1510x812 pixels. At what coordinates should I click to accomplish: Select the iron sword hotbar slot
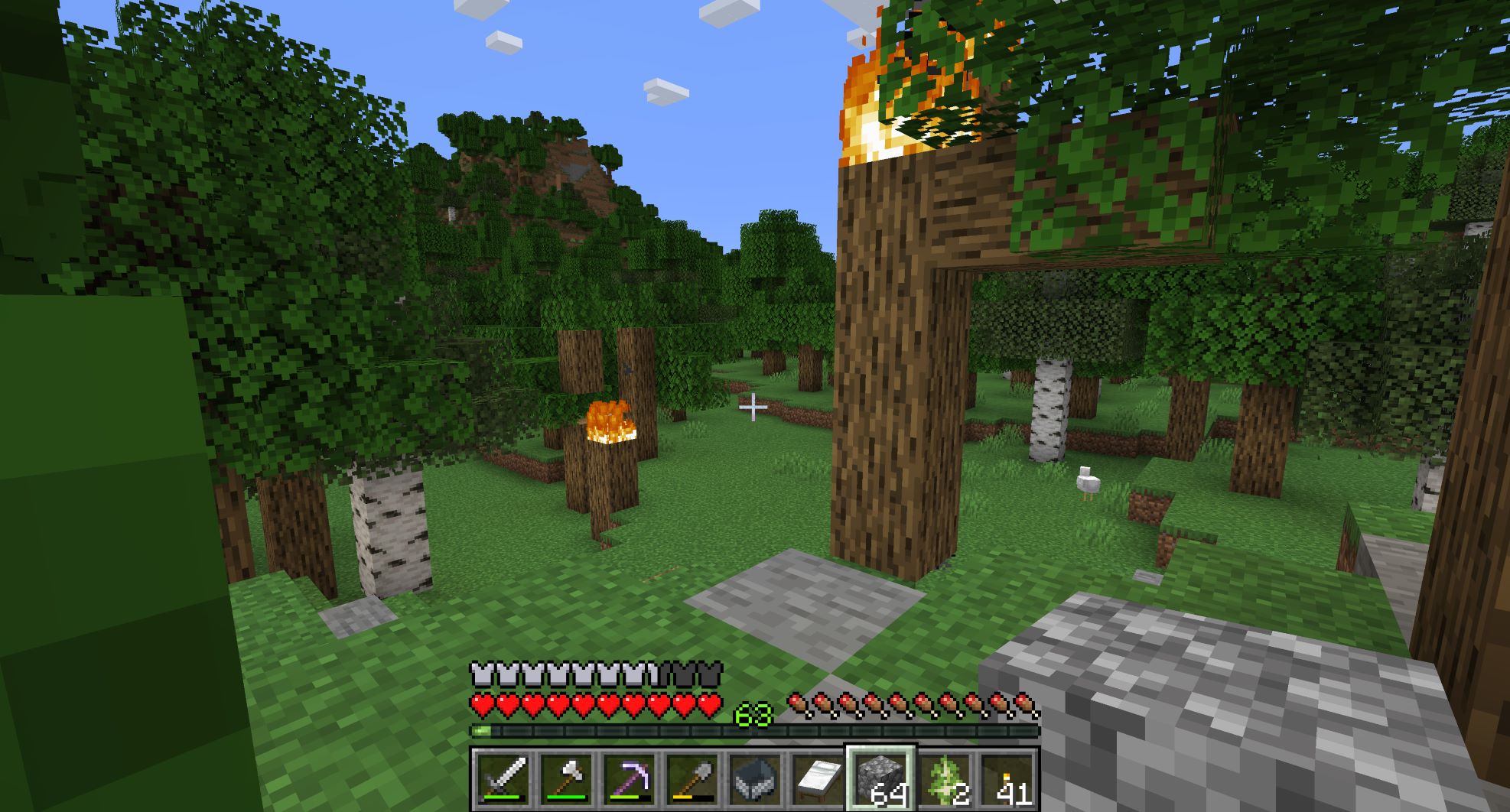[x=503, y=779]
